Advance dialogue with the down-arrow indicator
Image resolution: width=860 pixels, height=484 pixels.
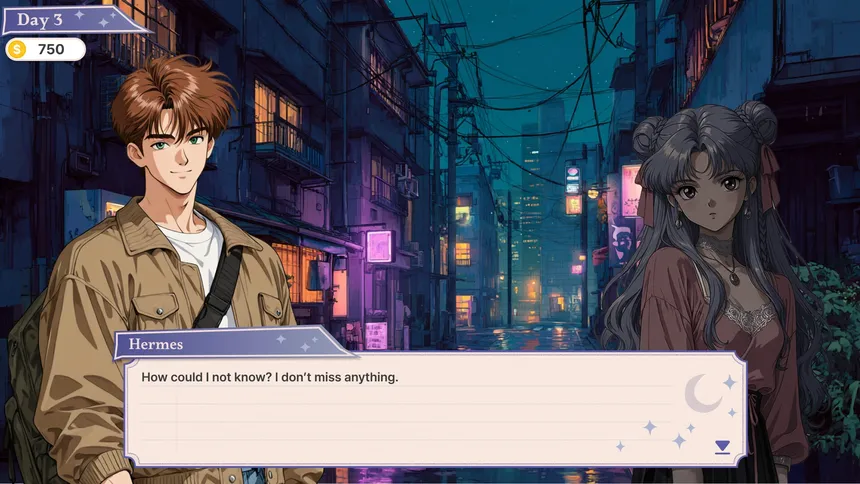[722, 447]
